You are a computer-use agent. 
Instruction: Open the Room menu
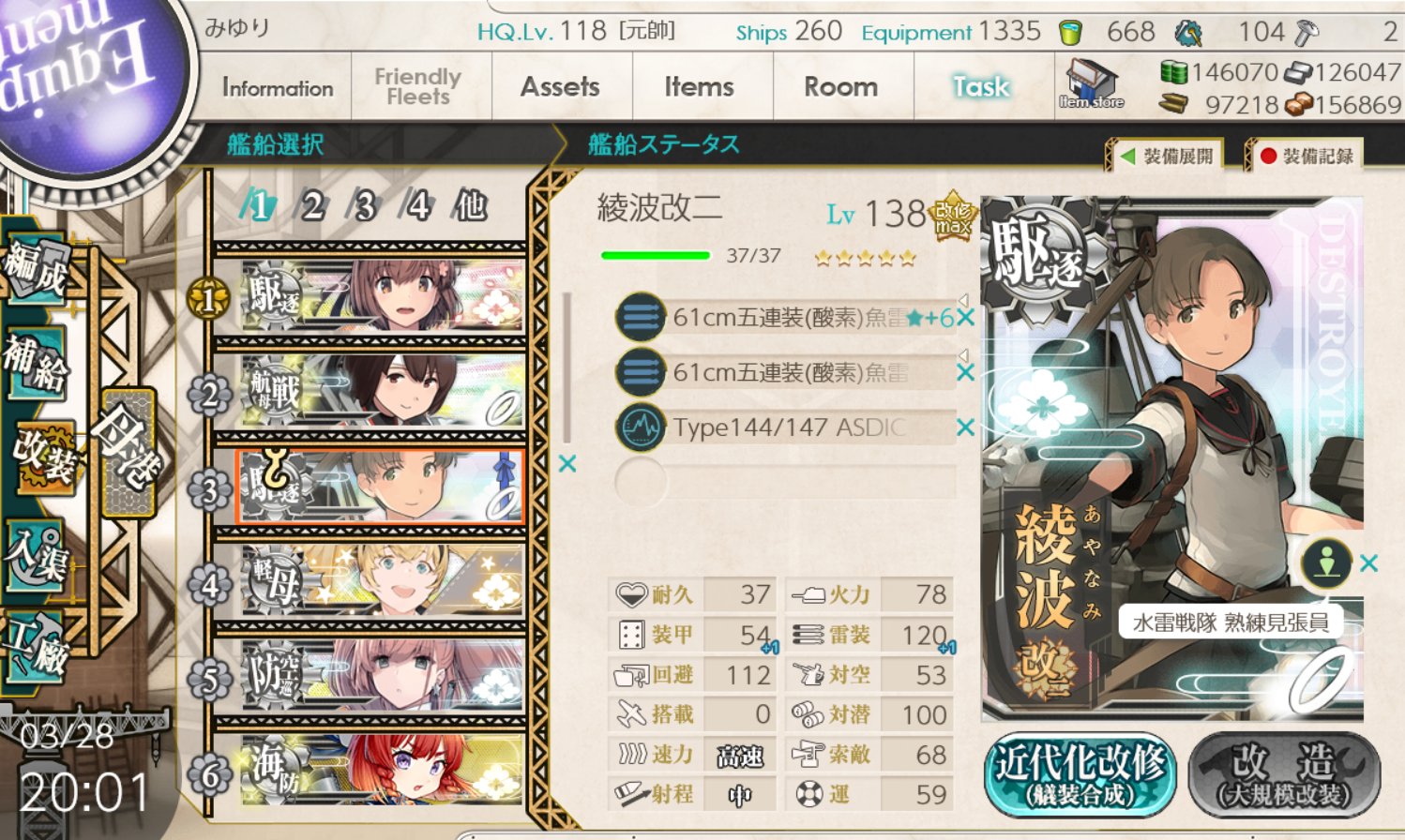[840, 87]
